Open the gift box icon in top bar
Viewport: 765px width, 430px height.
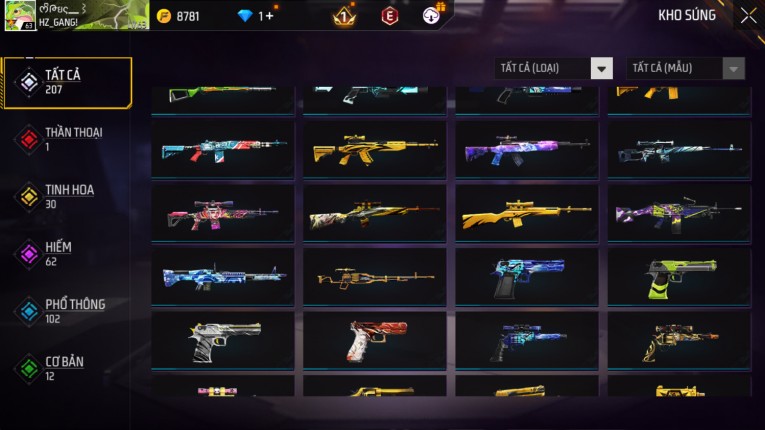click(432, 15)
